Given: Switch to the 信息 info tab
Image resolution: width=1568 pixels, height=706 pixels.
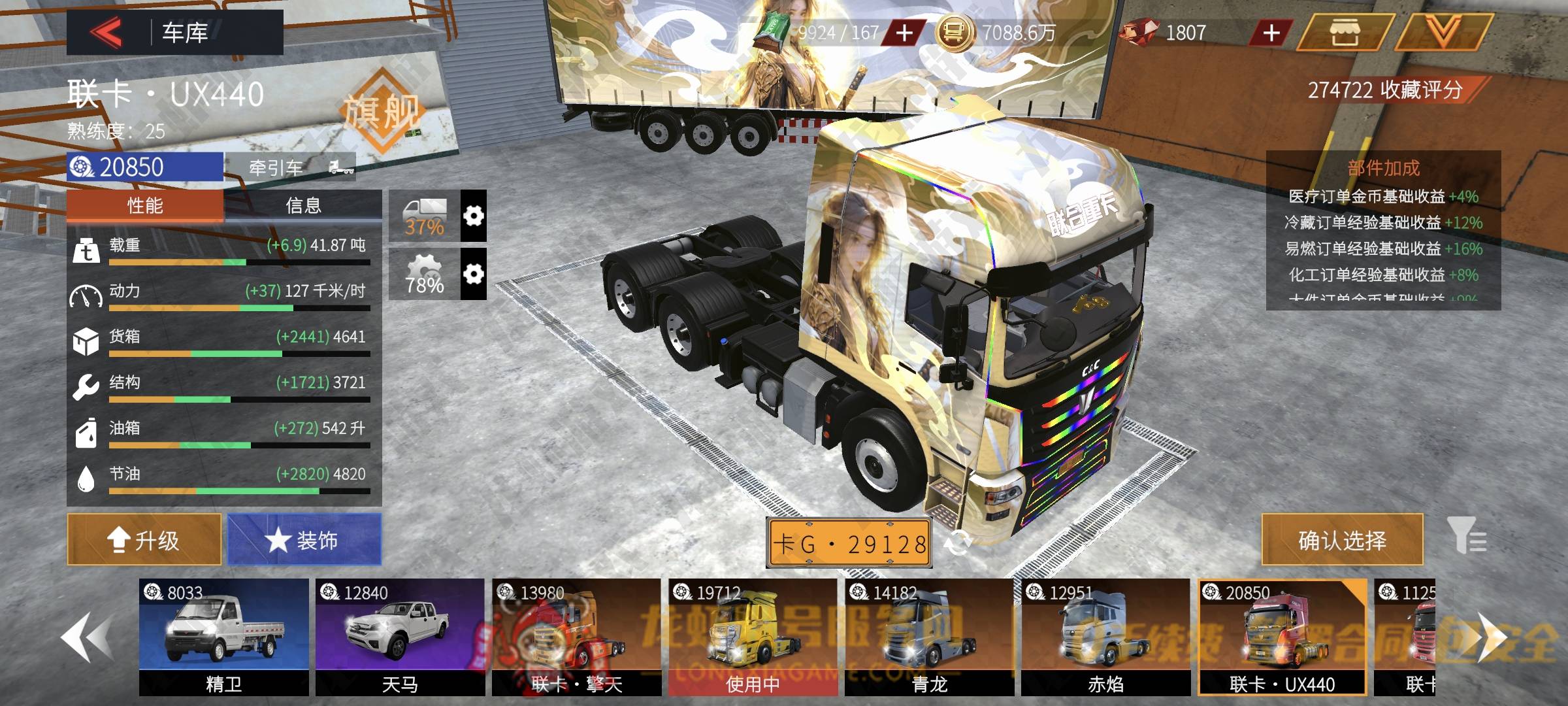Looking at the screenshot, I should point(303,206).
